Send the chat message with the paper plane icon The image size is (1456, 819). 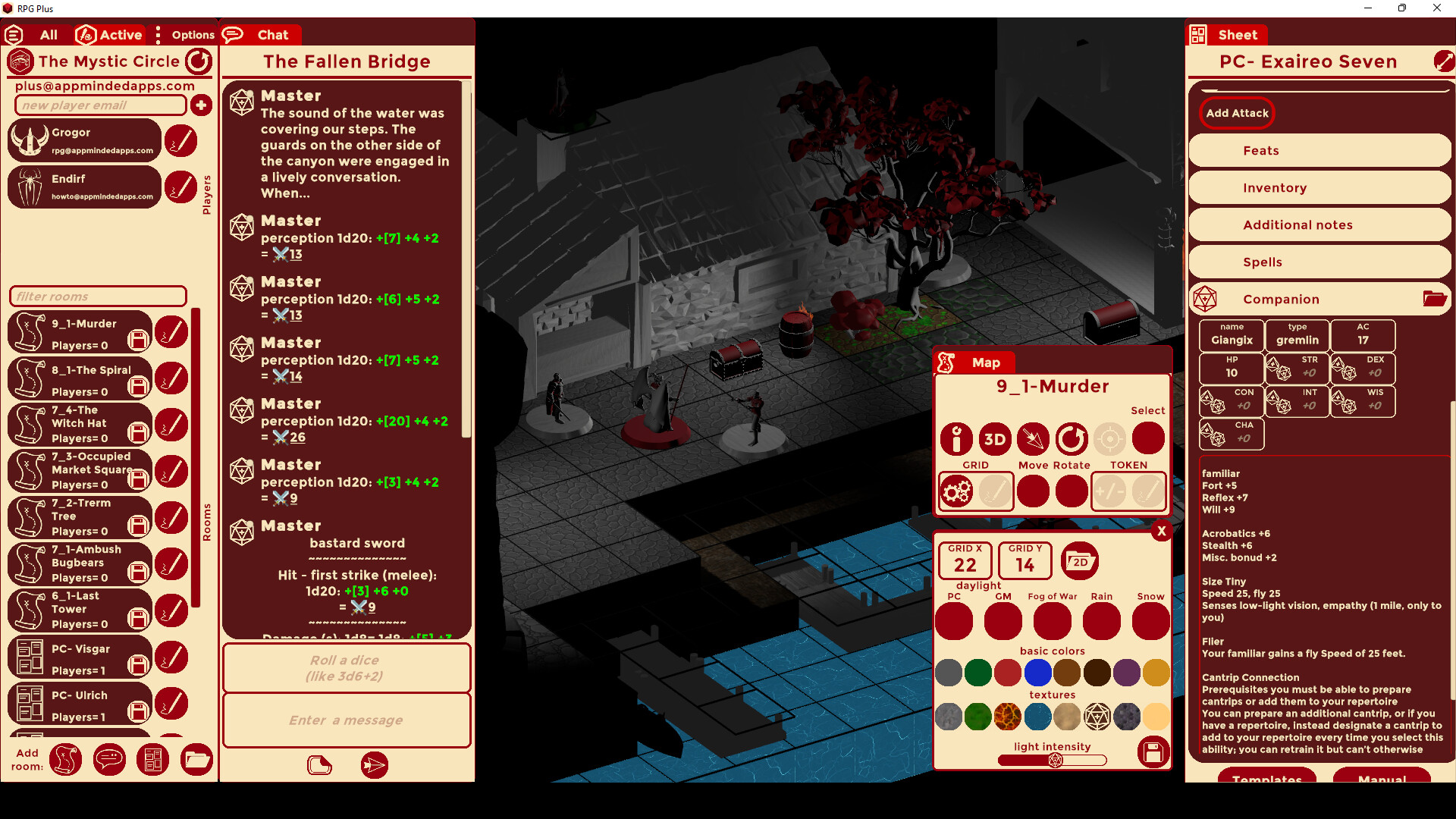coord(374,765)
